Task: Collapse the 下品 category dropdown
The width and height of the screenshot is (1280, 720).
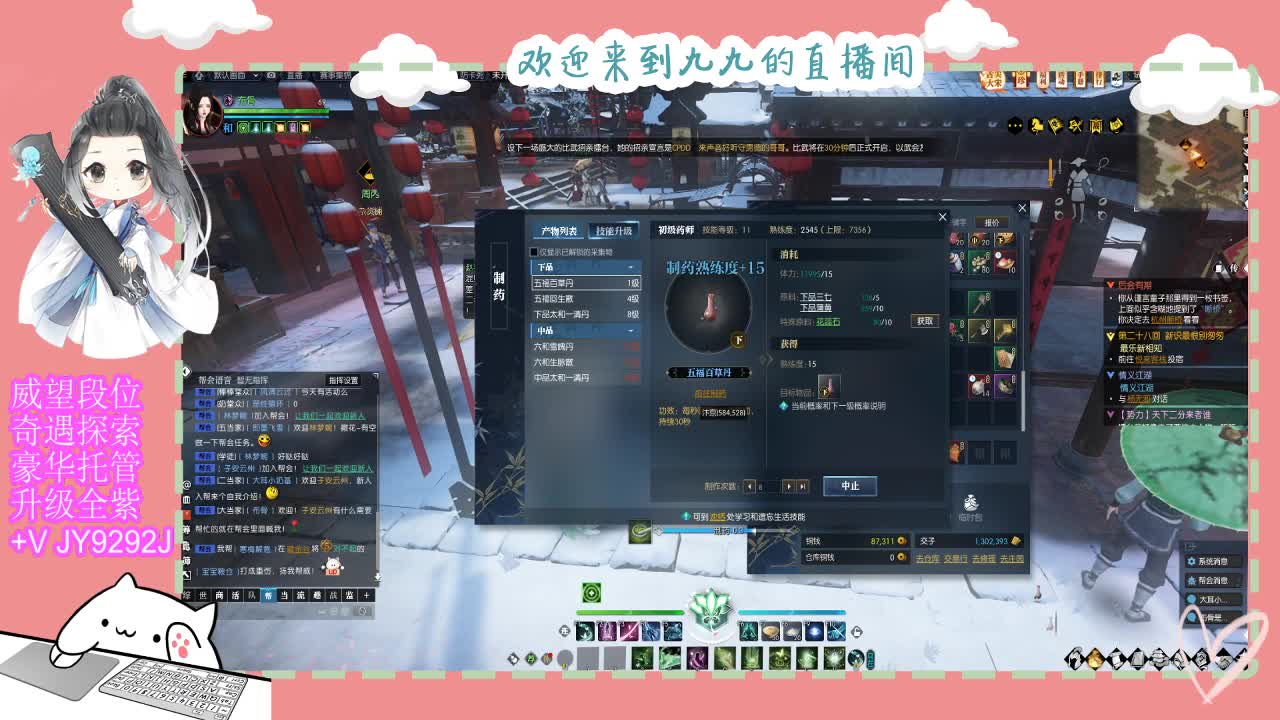Action: pyautogui.click(x=630, y=267)
